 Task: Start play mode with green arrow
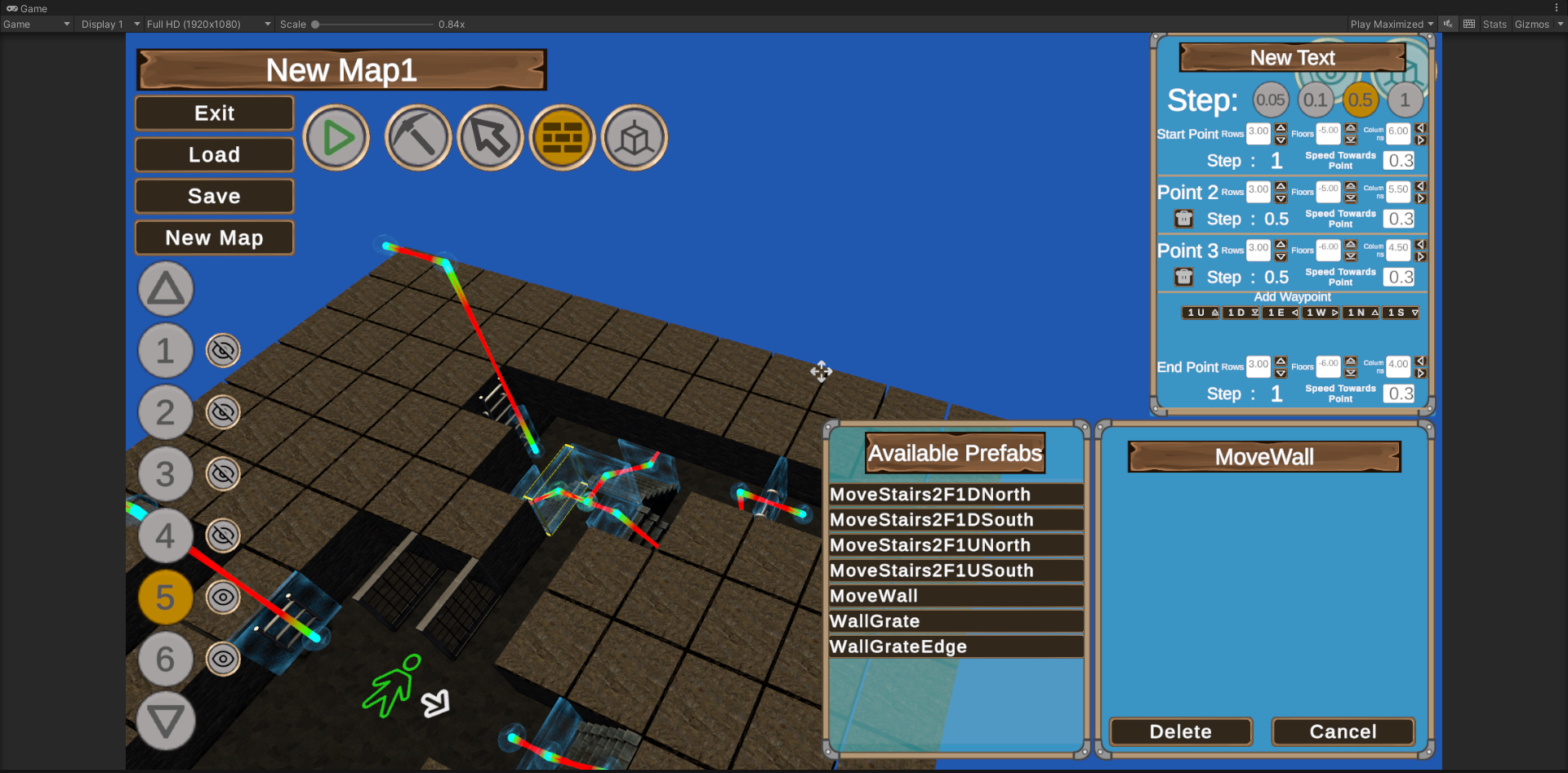click(x=336, y=138)
